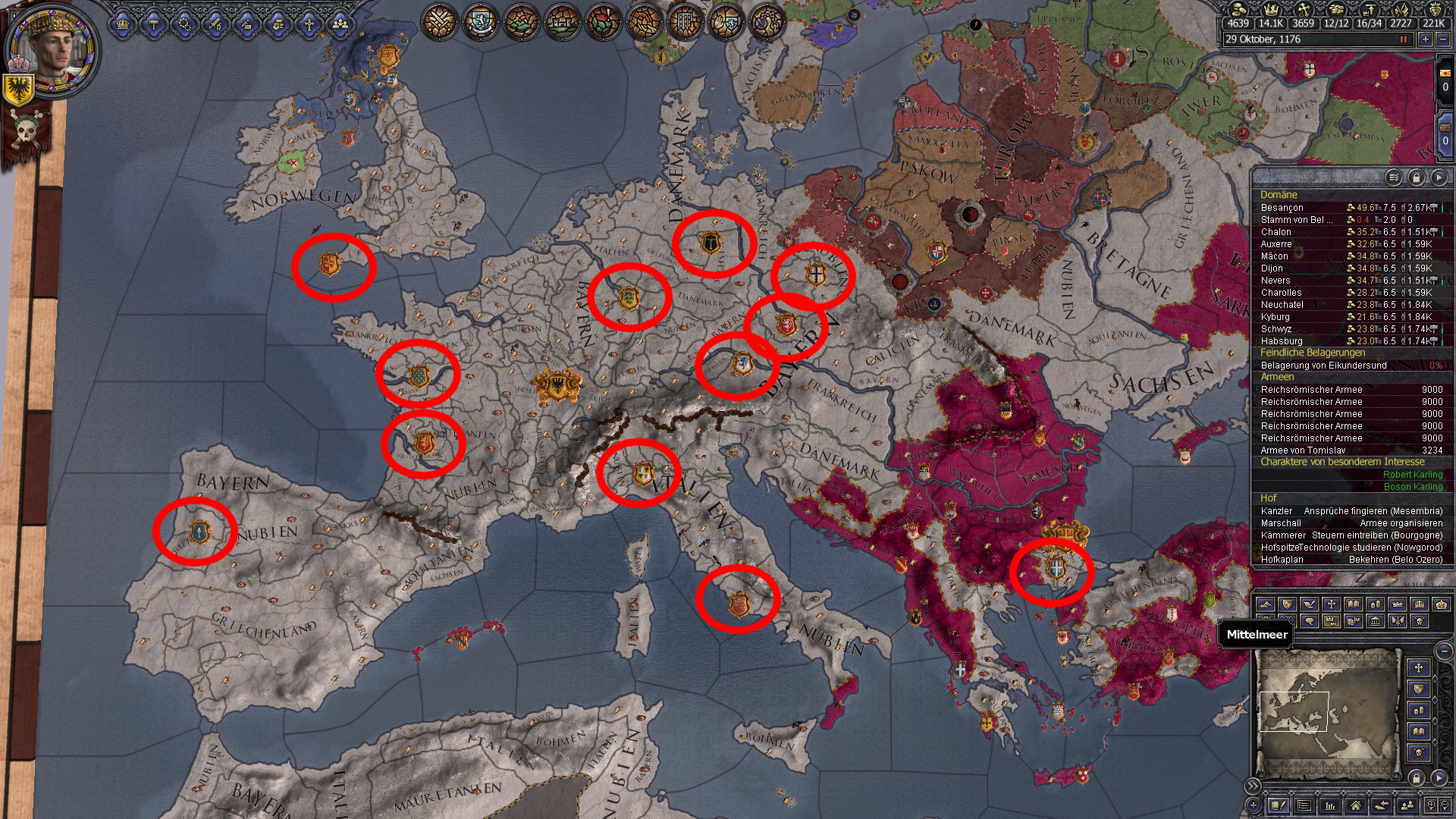
Task: Click the home icon to view your capital
Action: [x=1357, y=806]
